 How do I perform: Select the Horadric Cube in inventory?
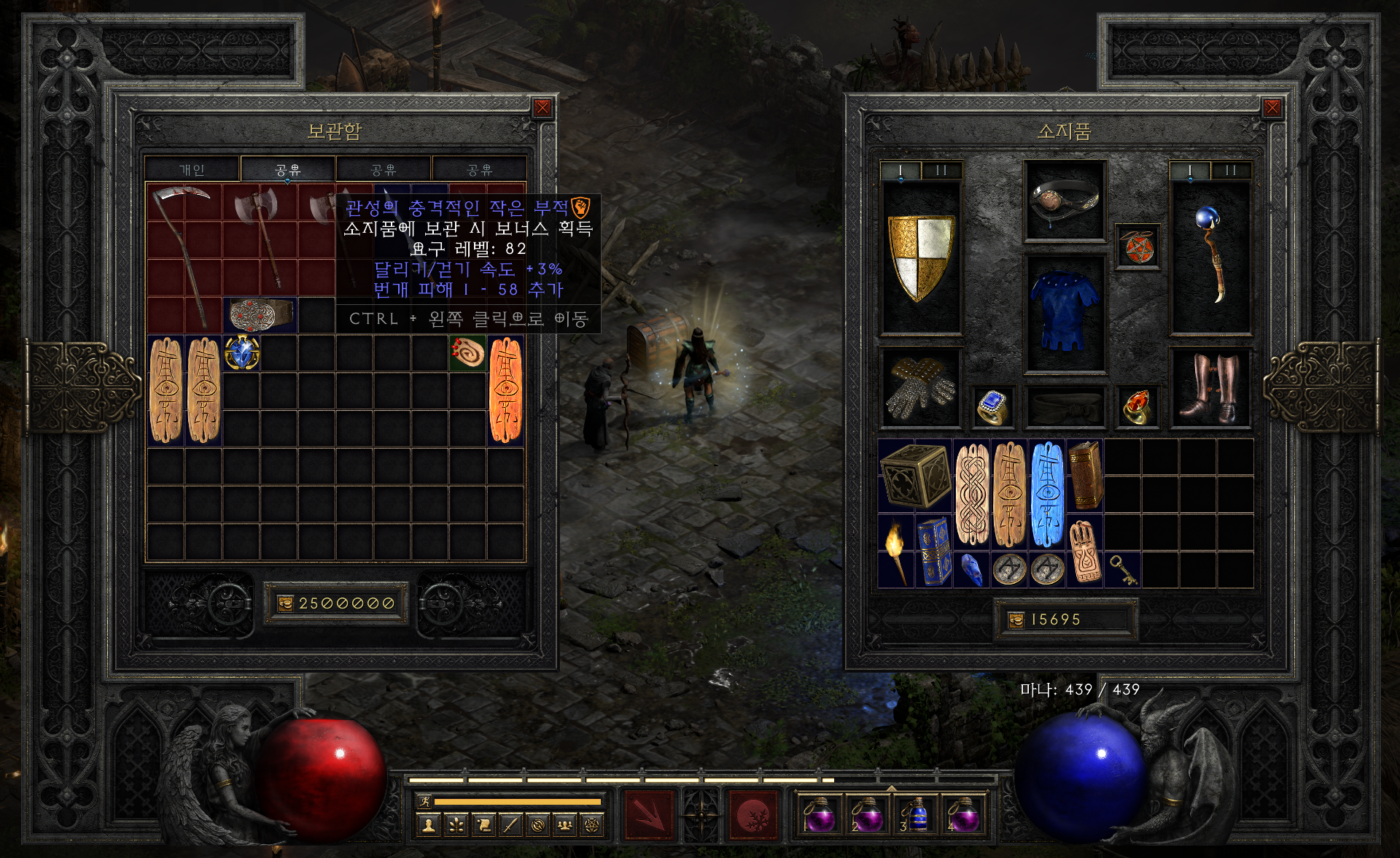click(x=914, y=476)
